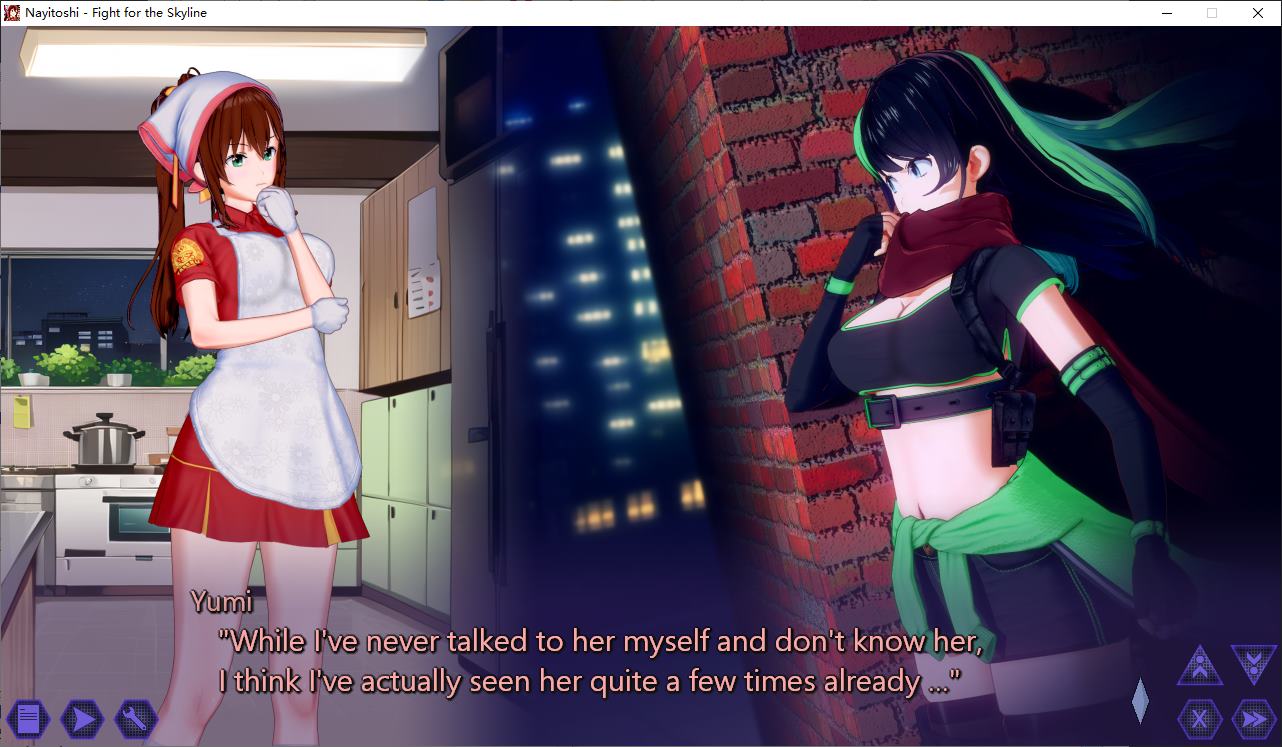The width and height of the screenshot is (1282, 747).
Task: Open settings with the wrench icon
Action: 135,717
